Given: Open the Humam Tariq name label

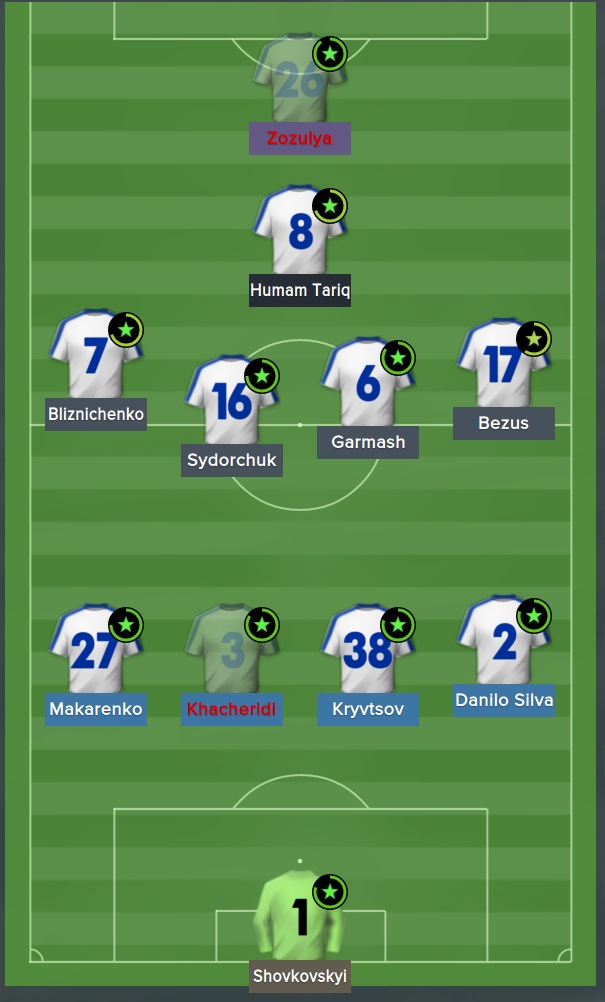Looking at the screenshot, I should [299, 290].
